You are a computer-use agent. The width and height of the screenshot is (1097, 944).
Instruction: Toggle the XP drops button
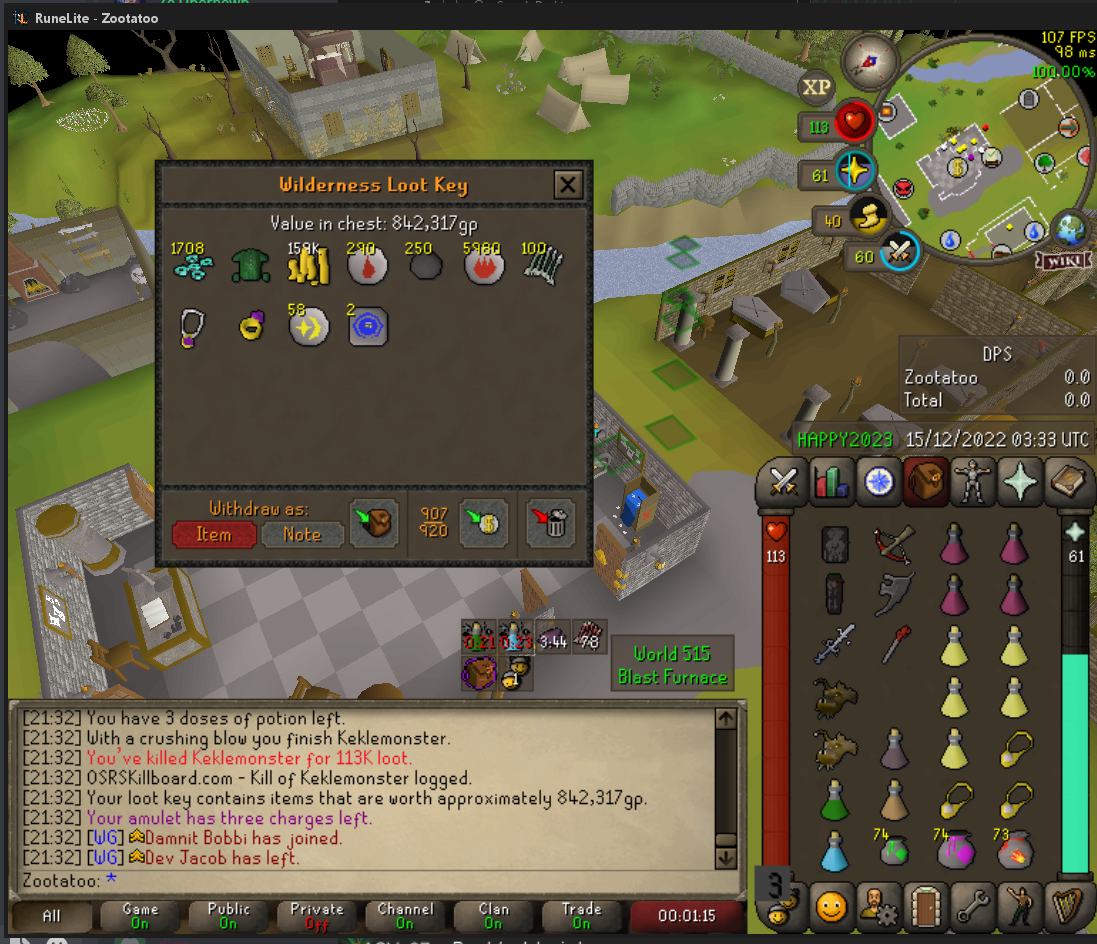(817, 87)
